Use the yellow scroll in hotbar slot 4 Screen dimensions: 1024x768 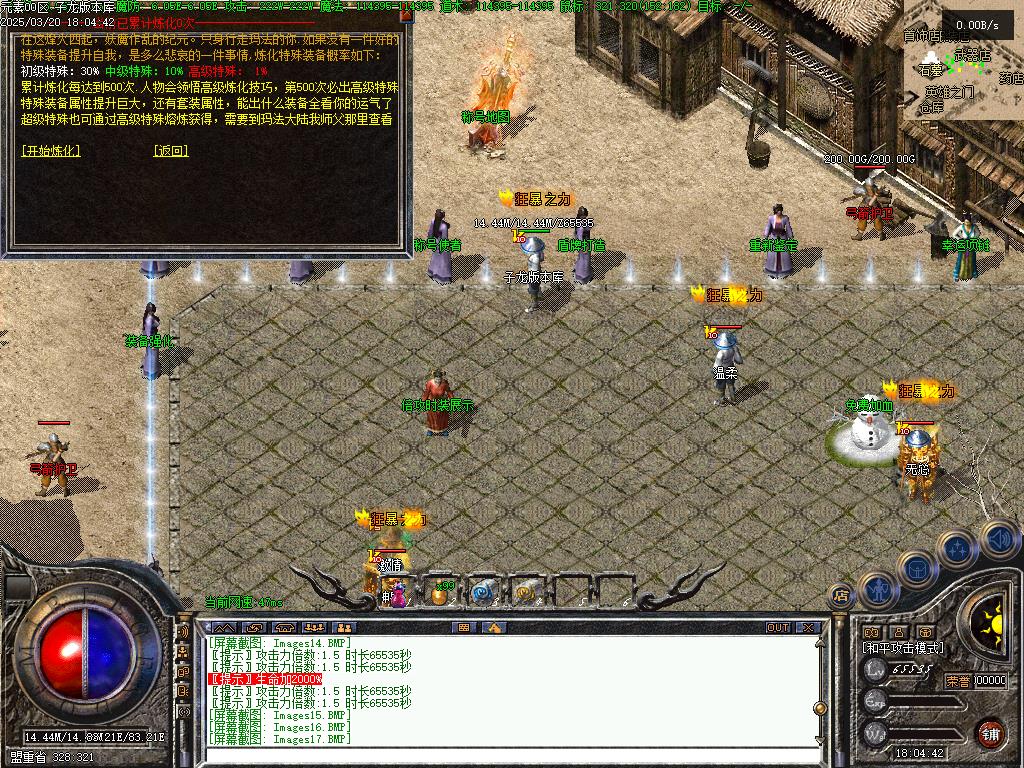click(524, 593)
